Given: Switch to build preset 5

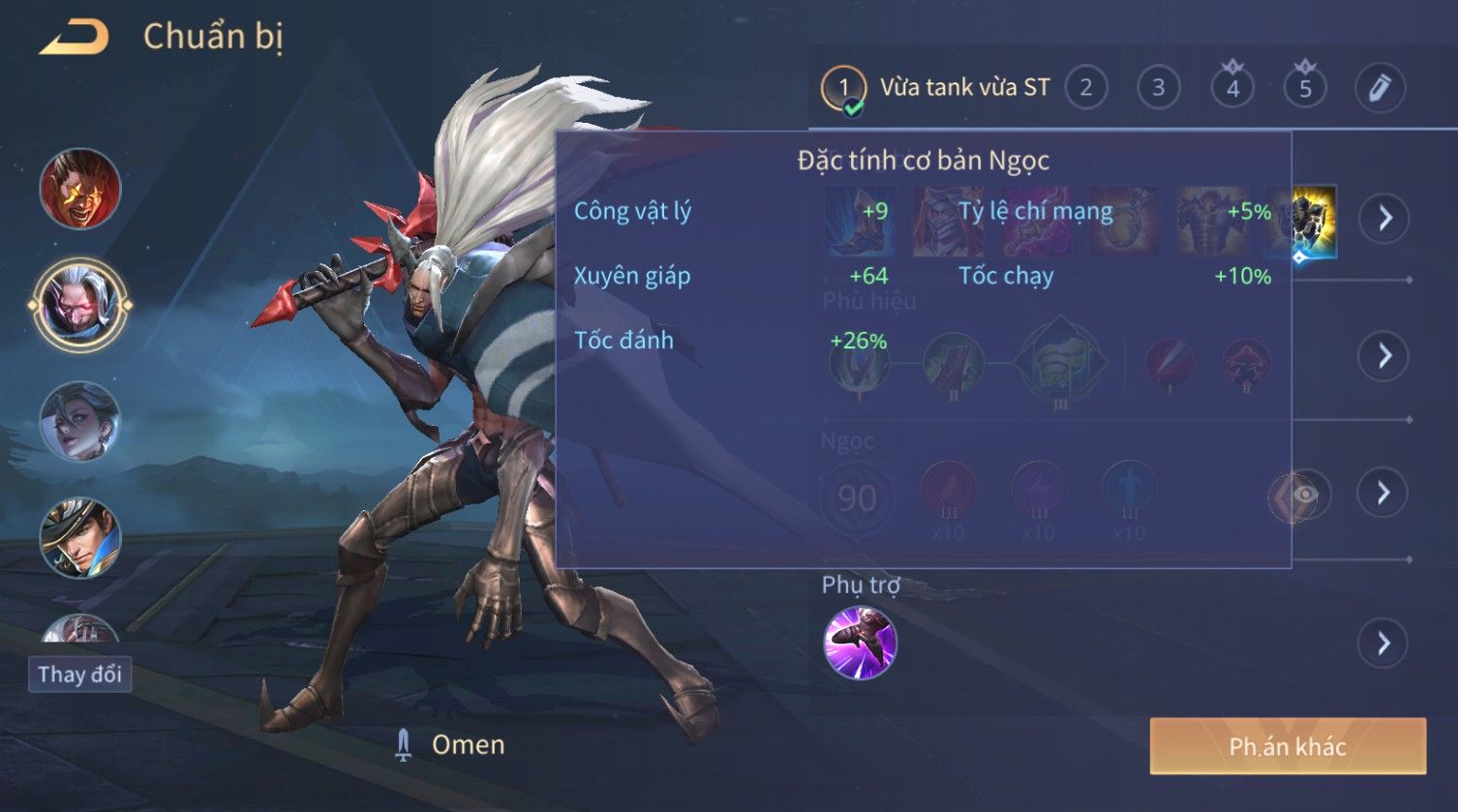Looking at the screenshot, I should click(x=1305, y=88).
